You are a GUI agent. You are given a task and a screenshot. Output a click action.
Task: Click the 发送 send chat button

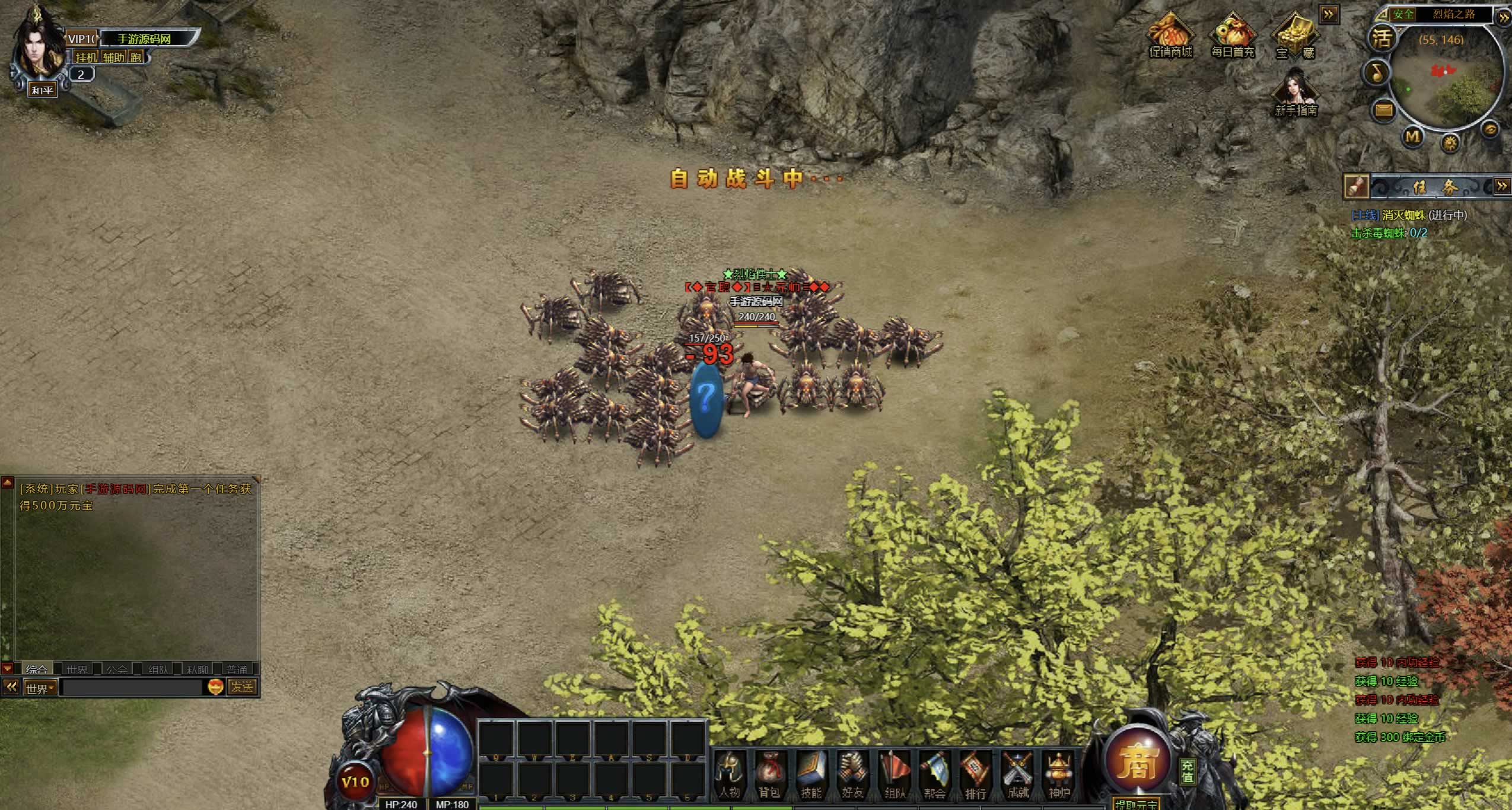pyautogui.click(x=242, y=687)
